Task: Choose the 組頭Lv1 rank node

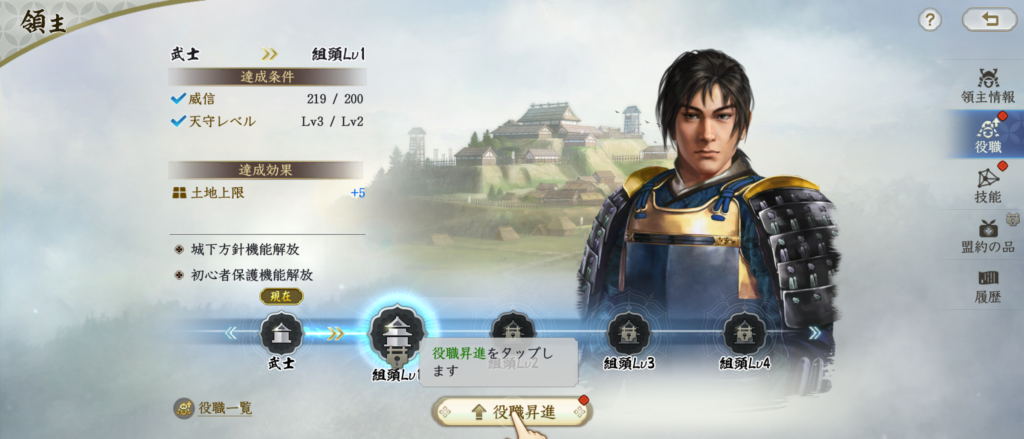Action: (x=397, y=335)
